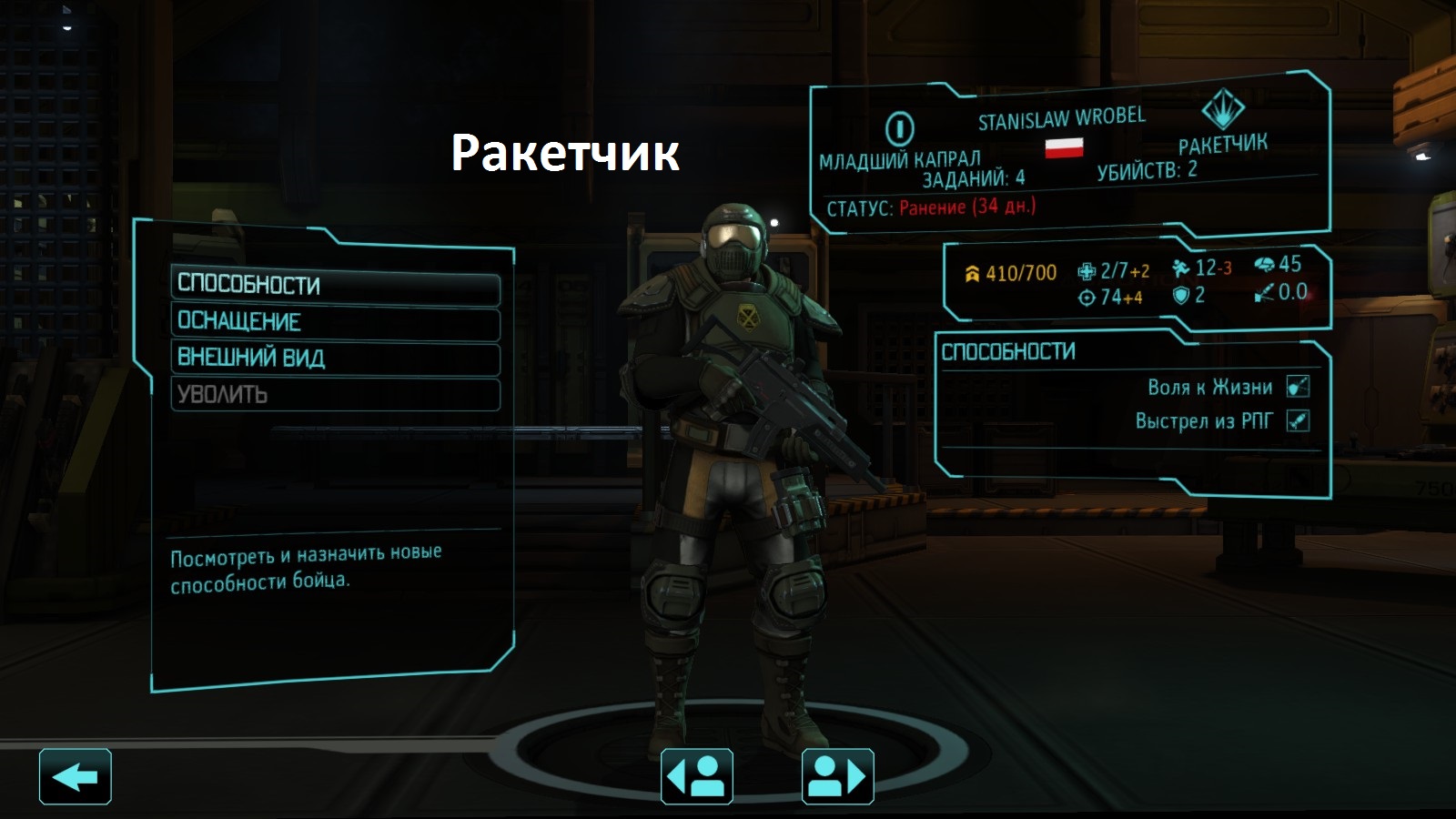Go back with the arrow button
Viewport: 1456px width, 819px height.
tap(76, 777)
